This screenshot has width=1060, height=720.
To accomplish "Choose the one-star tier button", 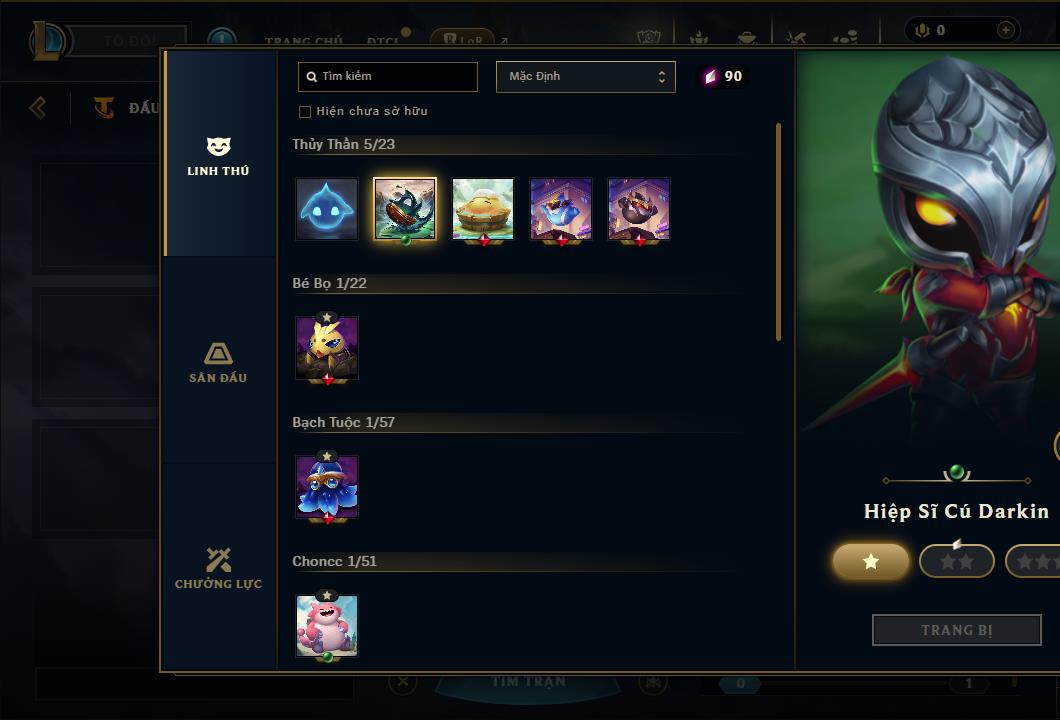I will click(x=871, y=562).
